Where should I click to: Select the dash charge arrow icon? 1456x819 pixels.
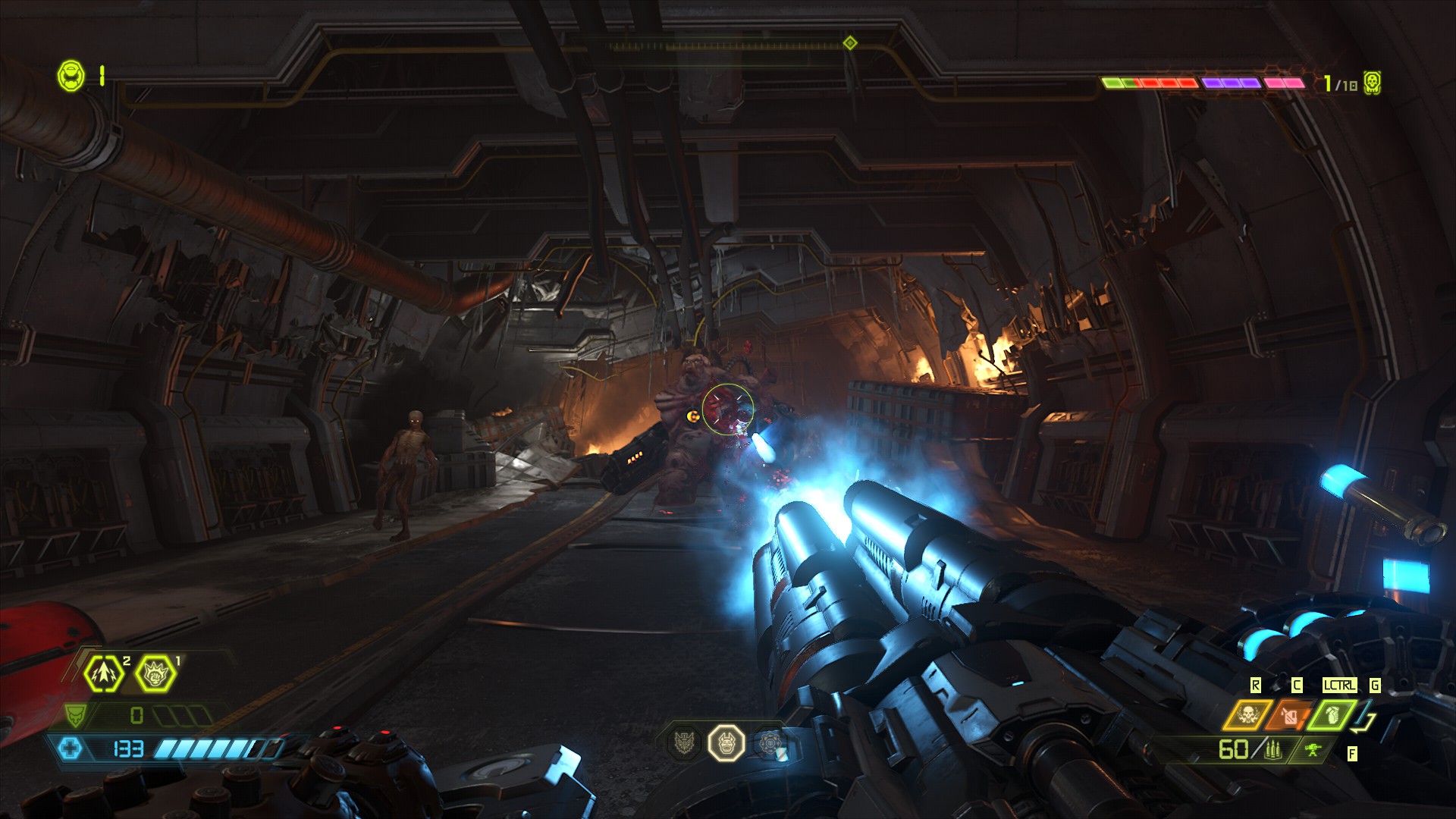[102, 673]
